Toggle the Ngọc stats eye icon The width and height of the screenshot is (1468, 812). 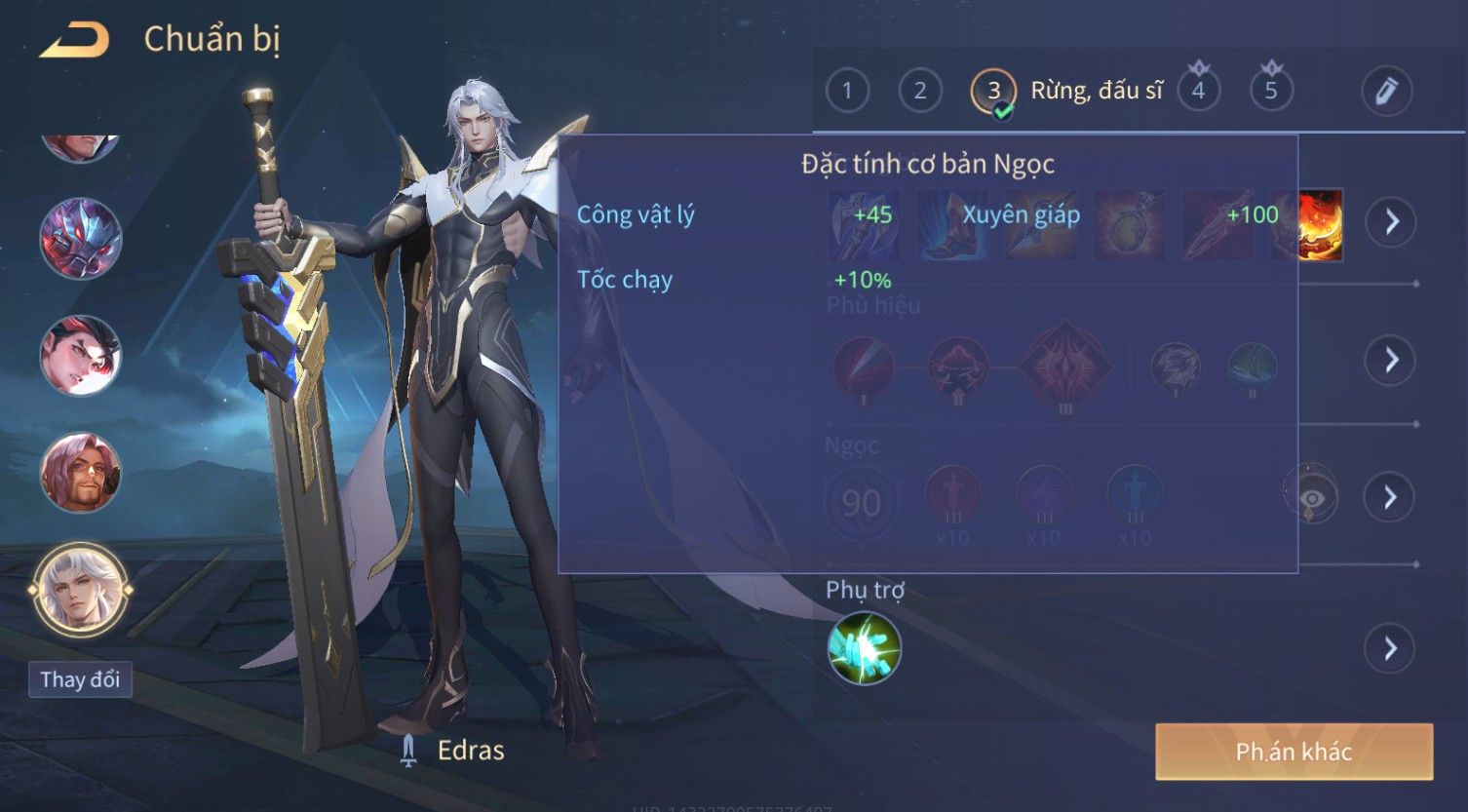(x=1311, y=498)
